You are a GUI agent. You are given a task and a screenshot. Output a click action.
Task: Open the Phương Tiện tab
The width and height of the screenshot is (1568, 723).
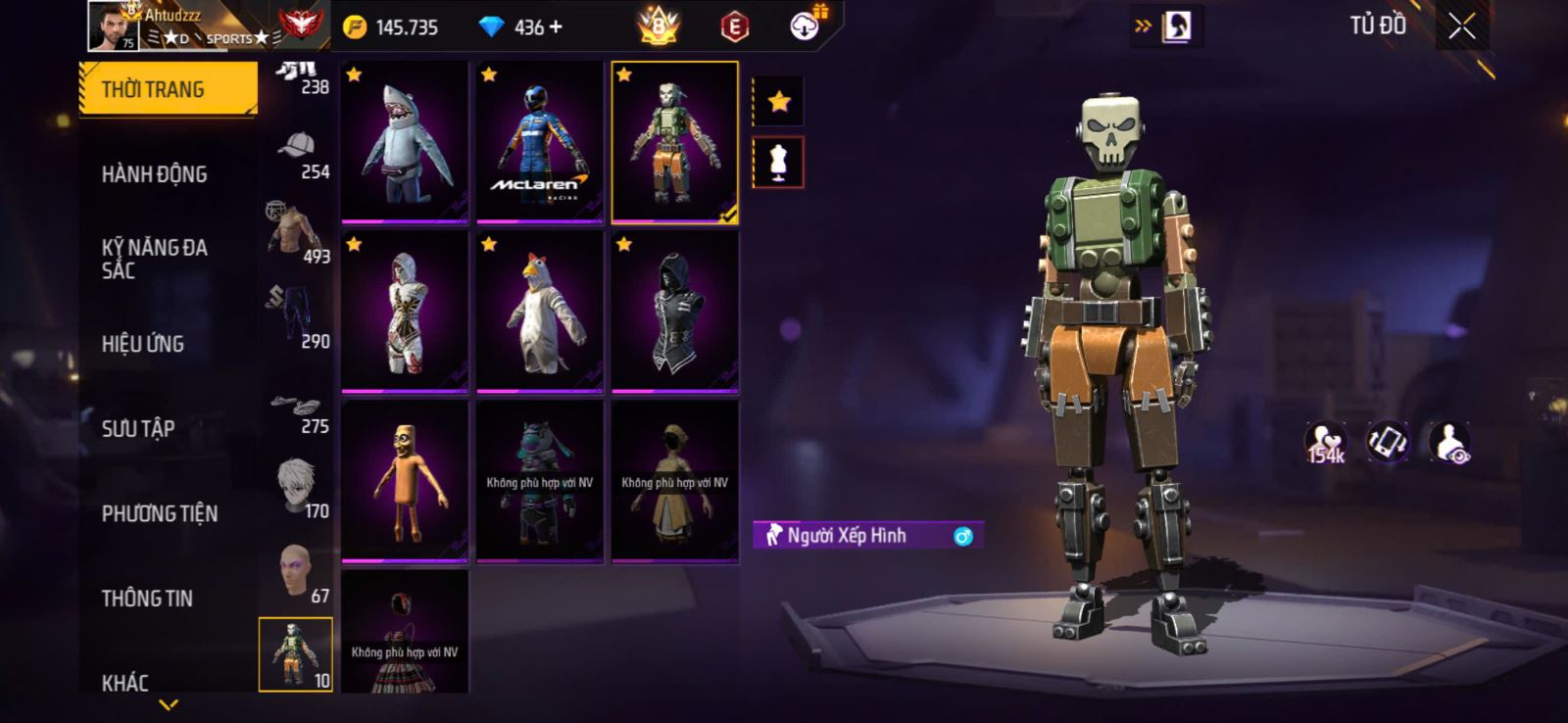[160, 513]
